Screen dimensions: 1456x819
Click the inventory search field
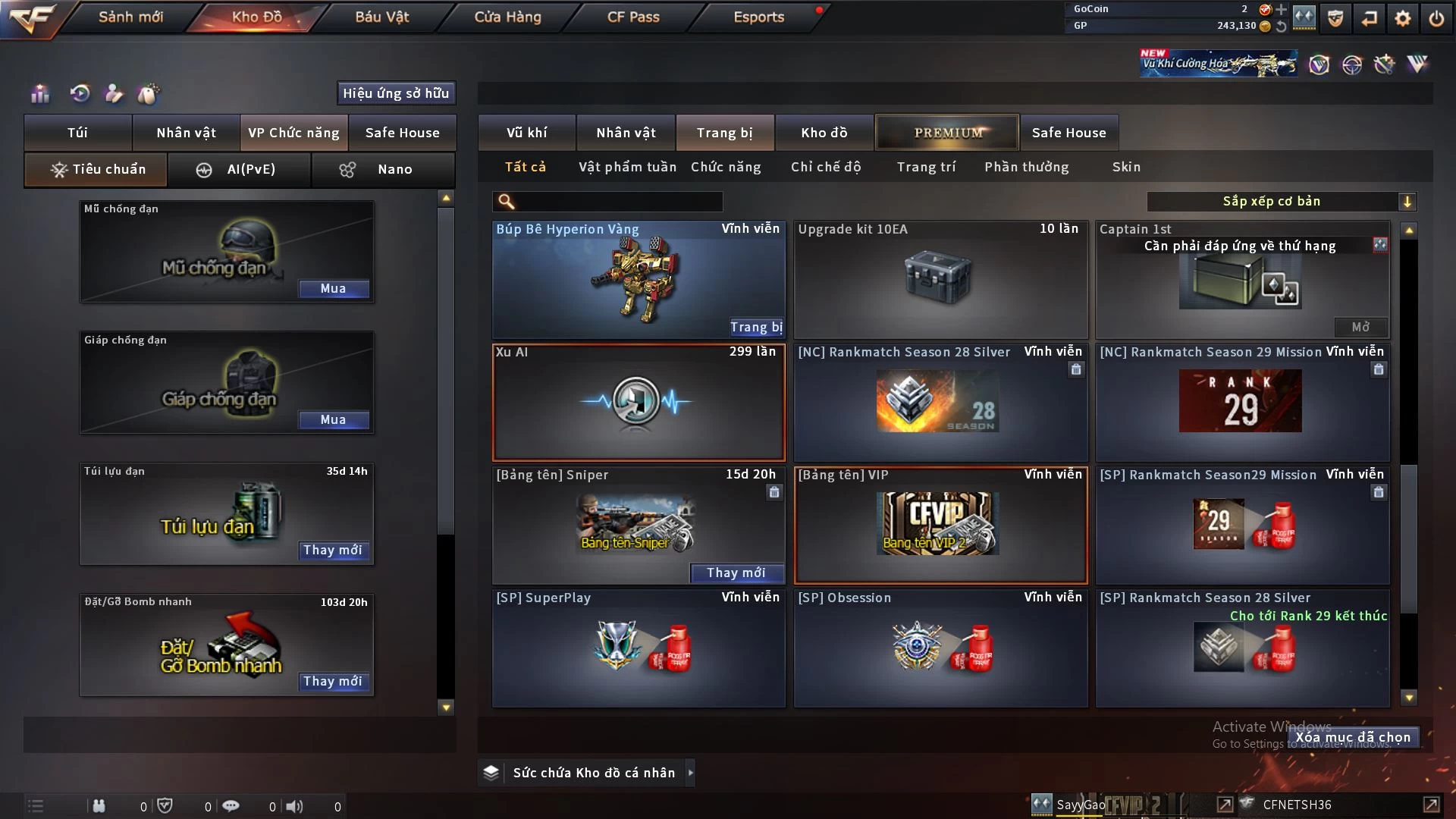[x=618, y=202]
